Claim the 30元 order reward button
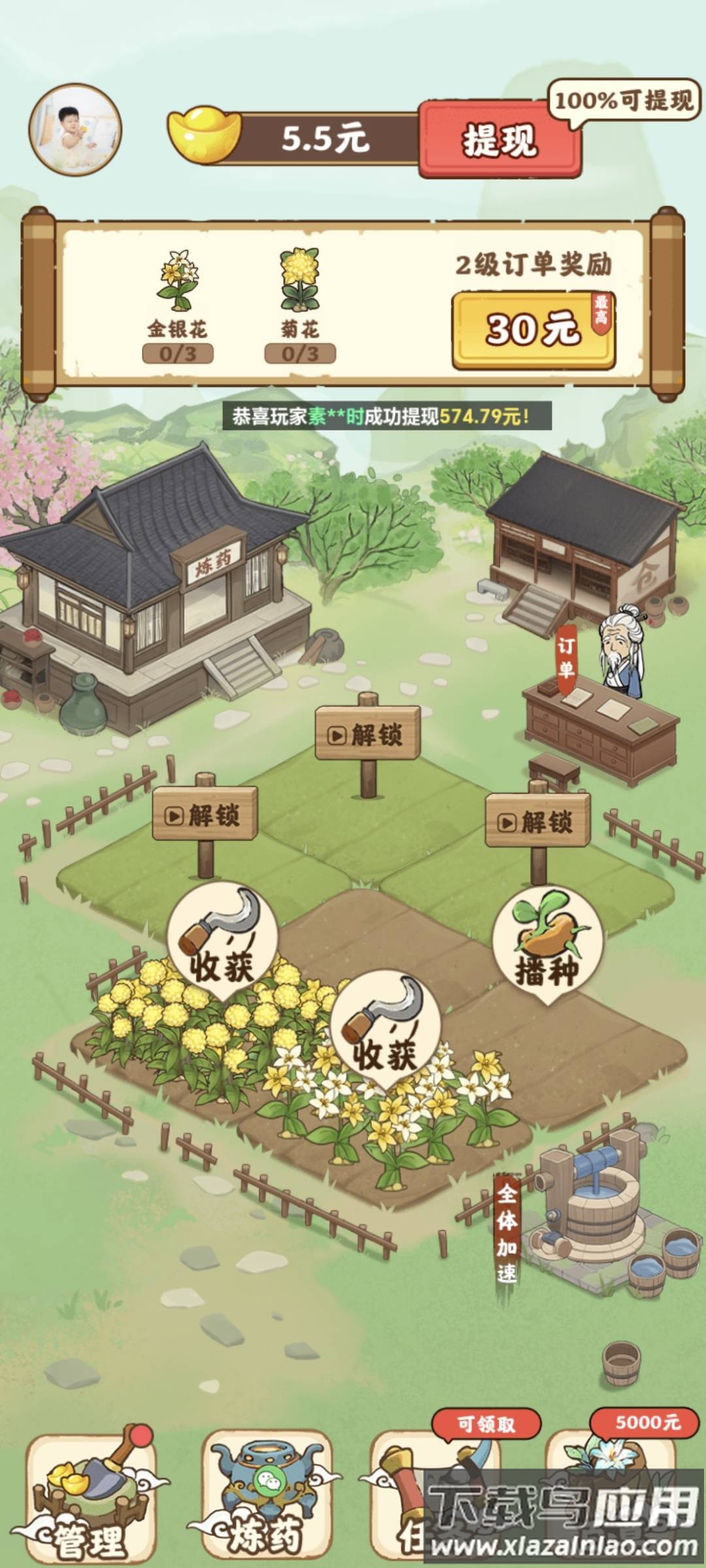The width and height of the screenshot is (706, 1568). point(533,329)
